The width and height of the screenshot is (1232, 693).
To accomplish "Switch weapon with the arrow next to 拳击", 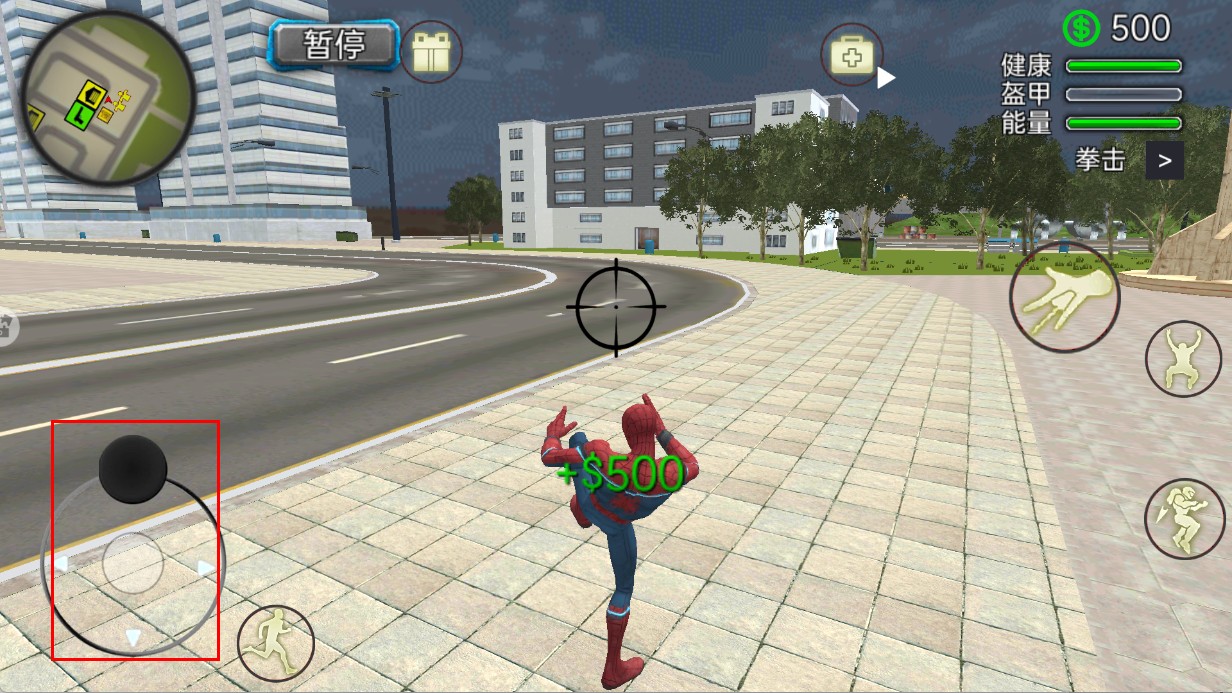I will tap(1164, 160).
